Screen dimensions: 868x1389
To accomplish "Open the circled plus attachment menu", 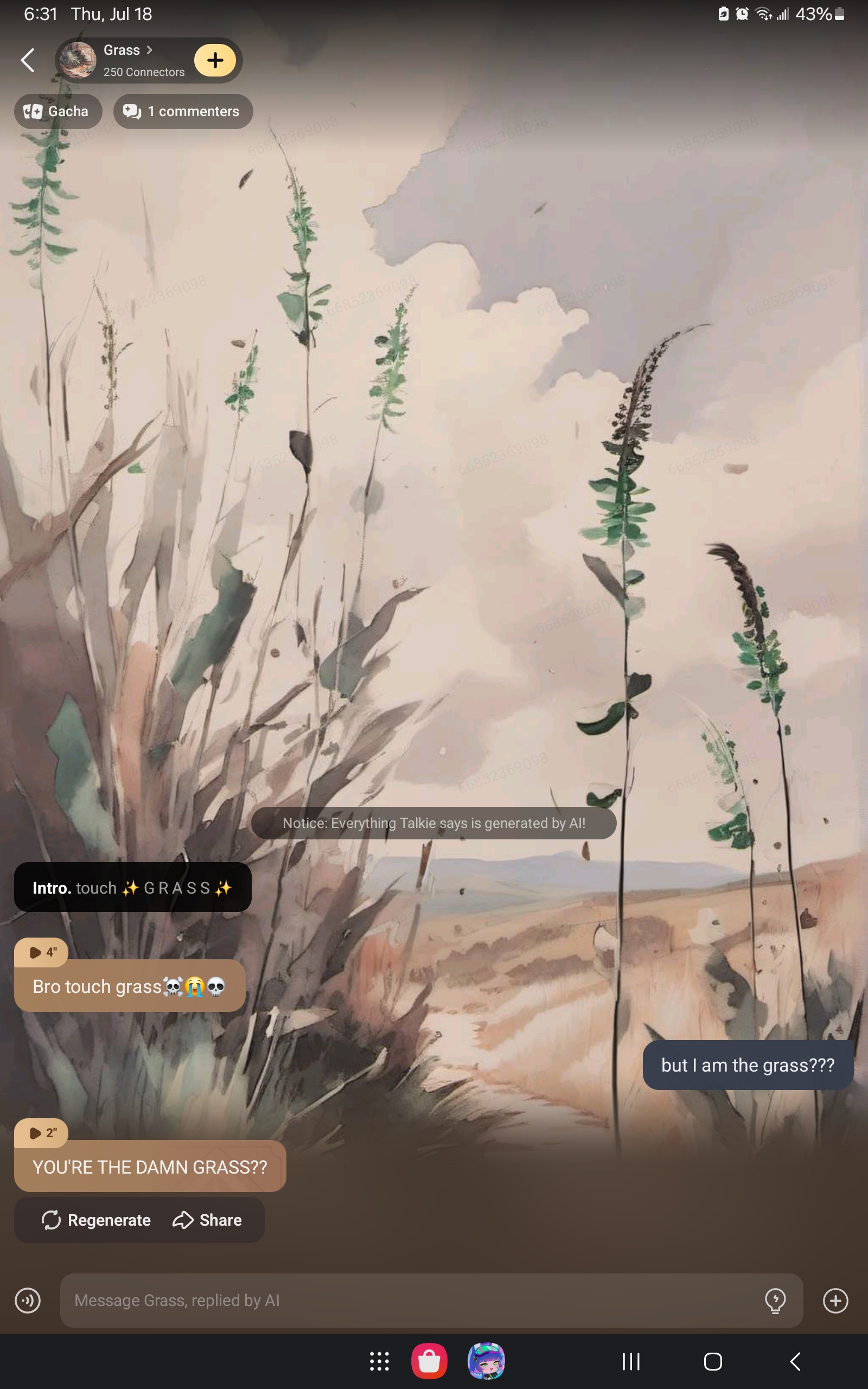I will 835,1300.
